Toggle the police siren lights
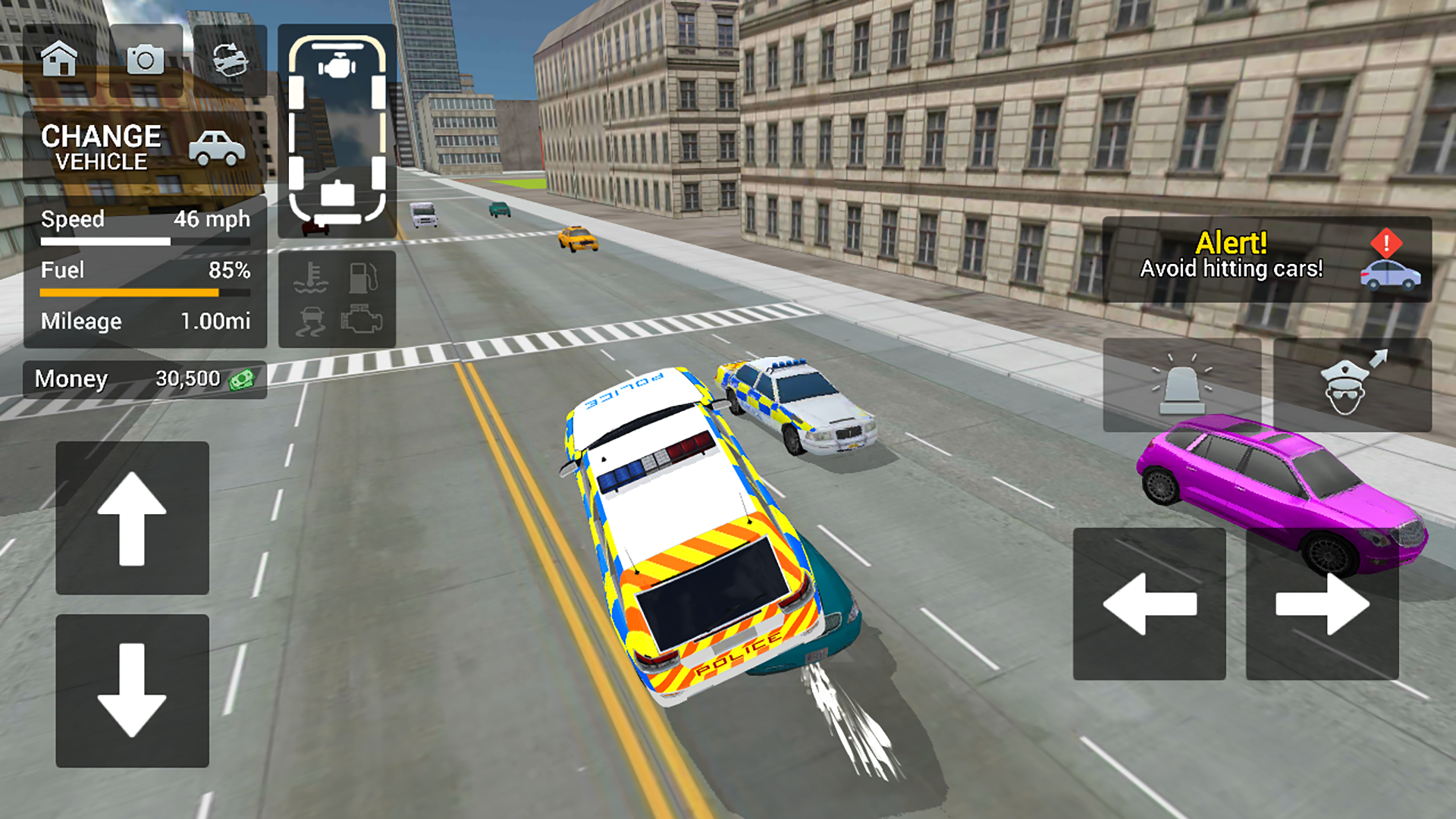1456x819 pixels. pyautogui.click(x=1183, y=385)
